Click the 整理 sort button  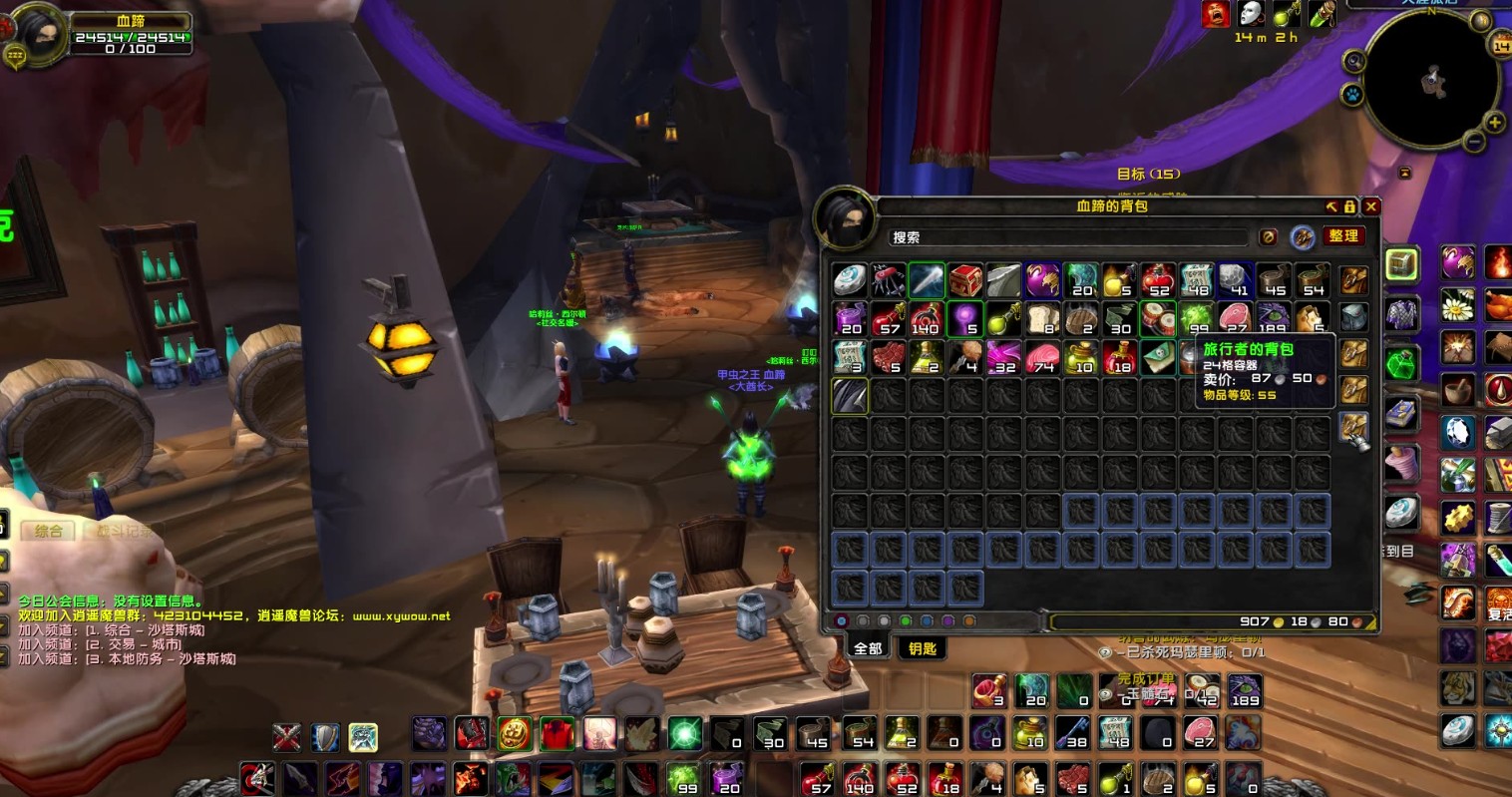(1343, 236)
